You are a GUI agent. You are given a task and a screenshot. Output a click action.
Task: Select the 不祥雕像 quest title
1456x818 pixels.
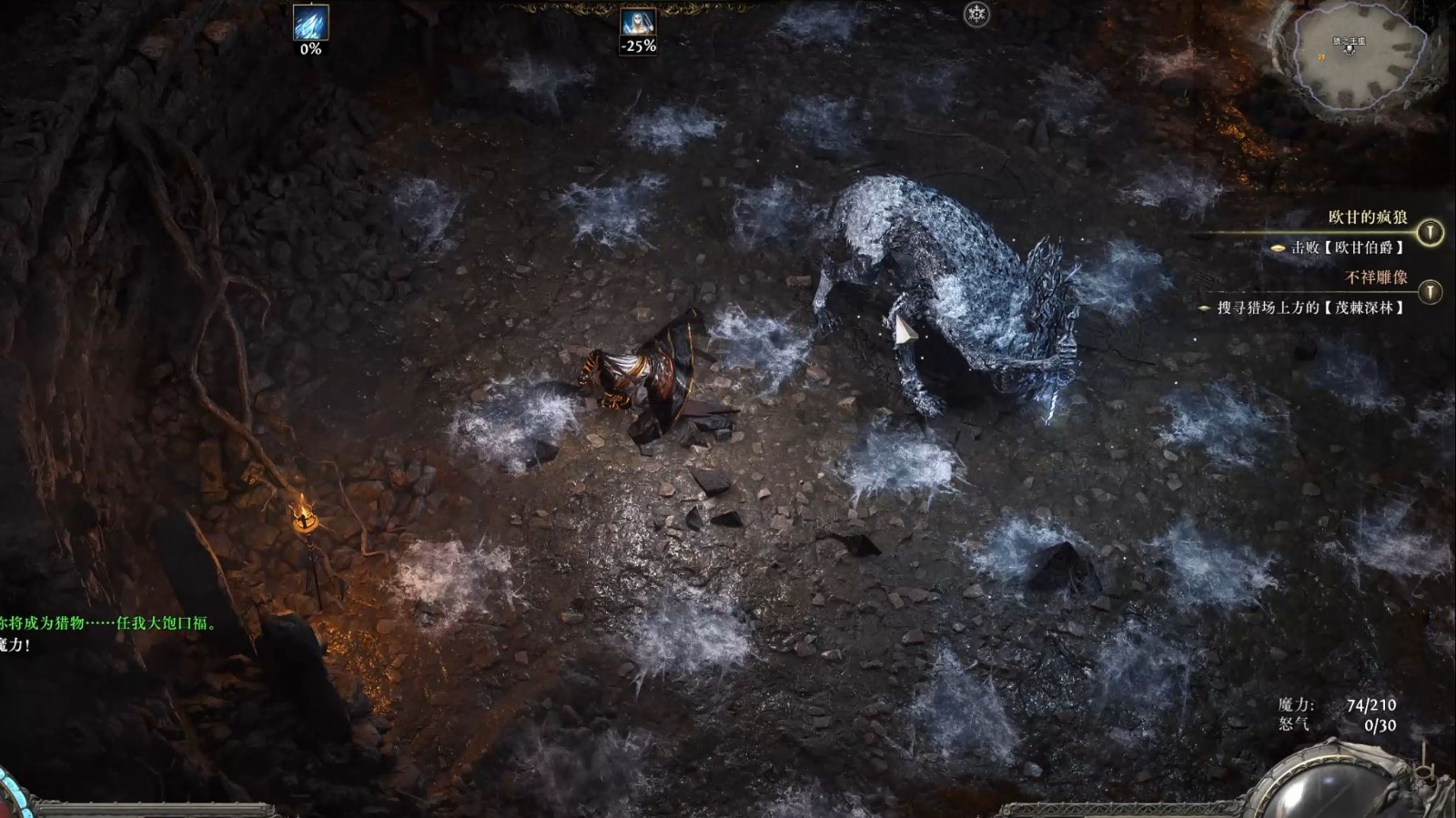click(1376, 277)
